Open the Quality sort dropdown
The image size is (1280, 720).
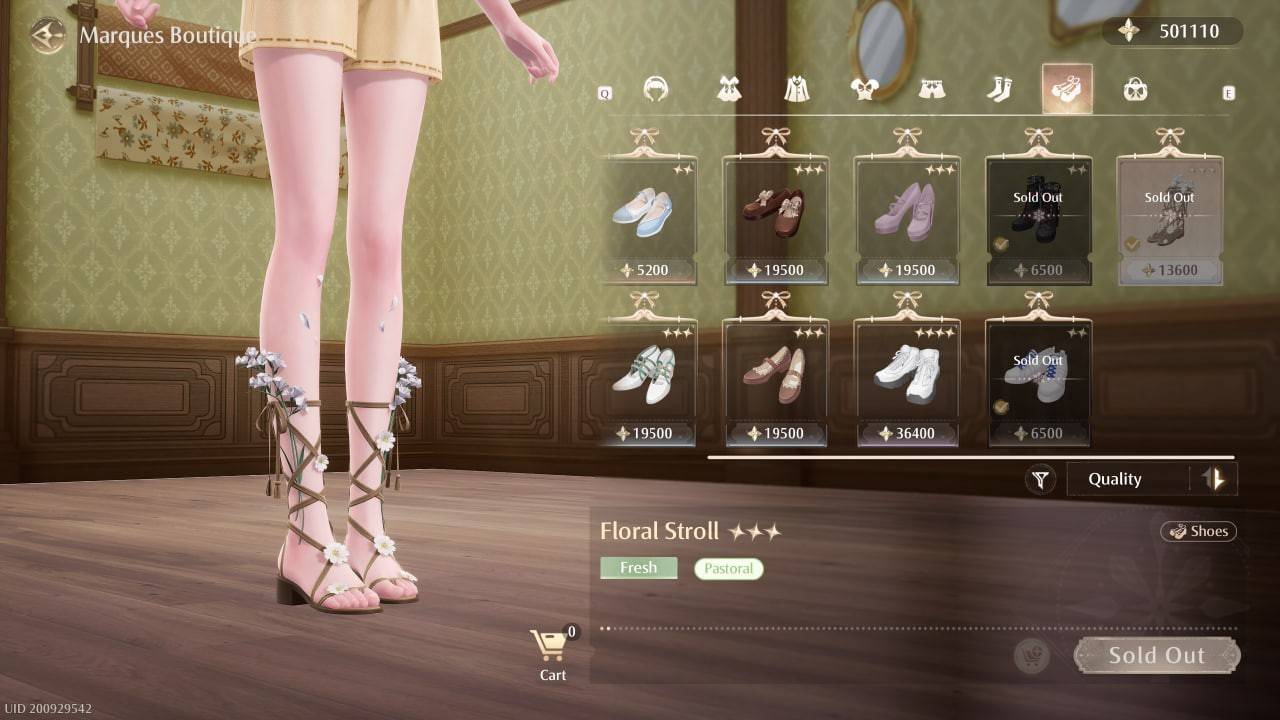(1125, 480)
